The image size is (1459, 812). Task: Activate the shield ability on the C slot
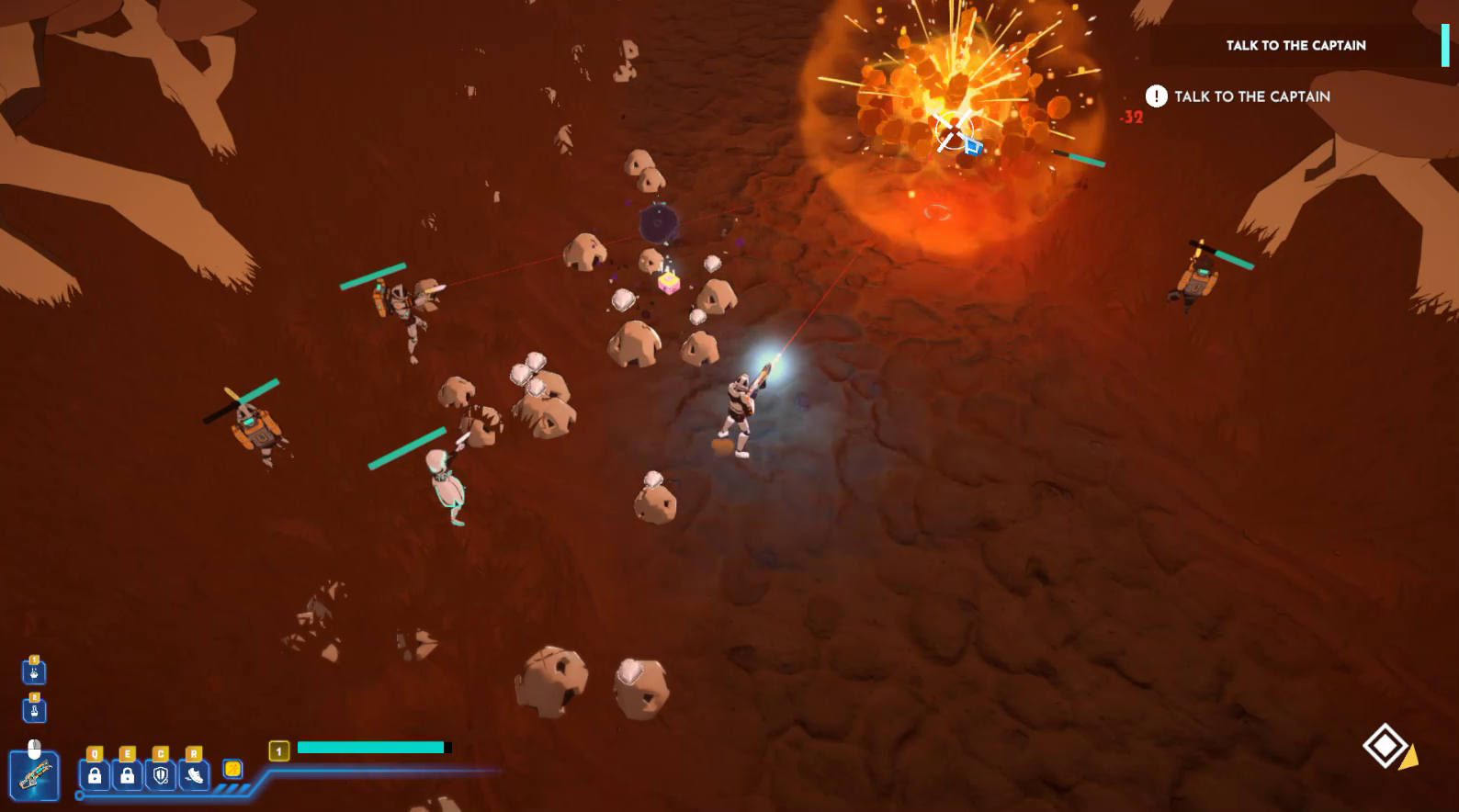161,776
